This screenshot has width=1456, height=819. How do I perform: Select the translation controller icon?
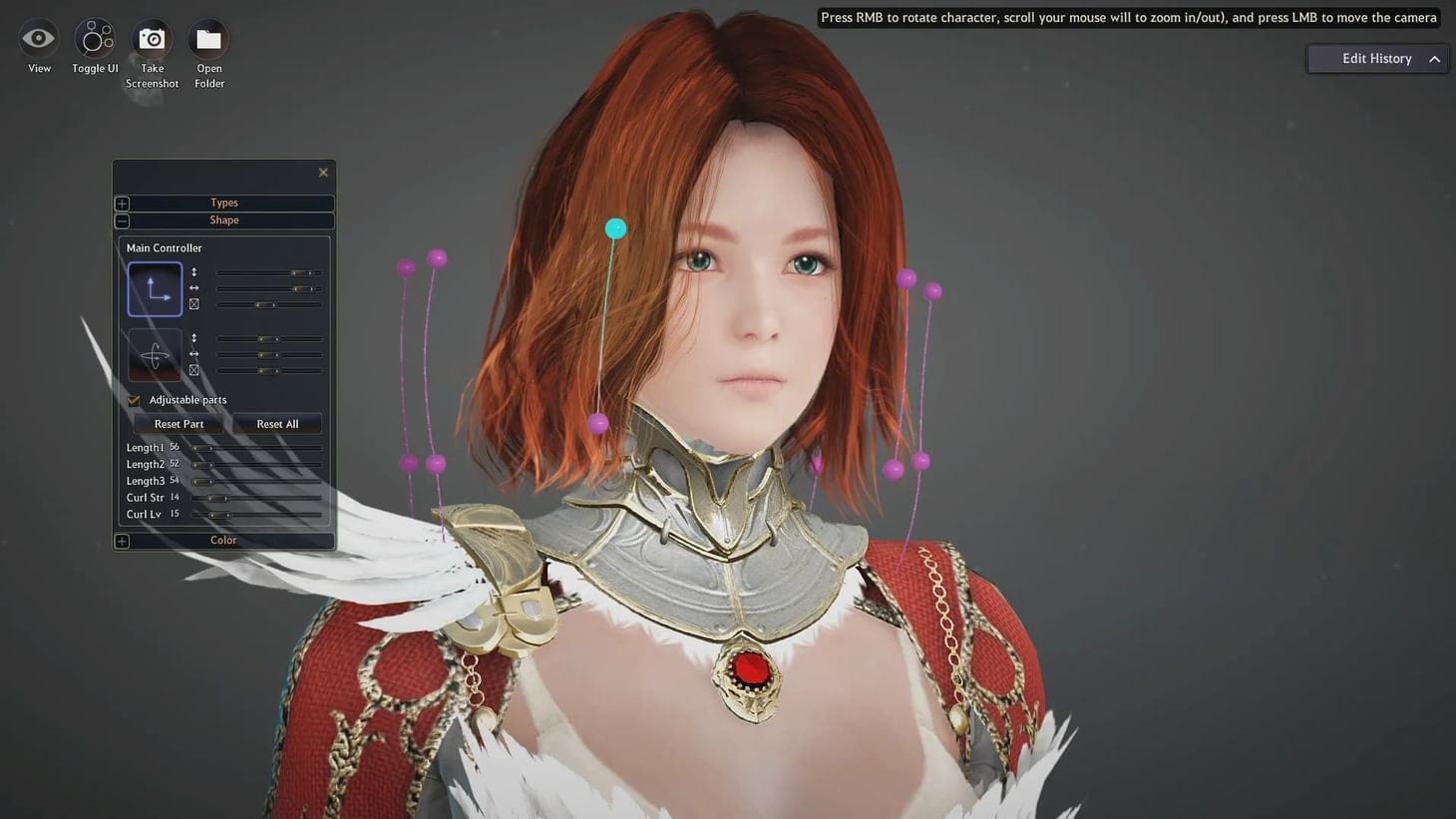tap(155, 287)
